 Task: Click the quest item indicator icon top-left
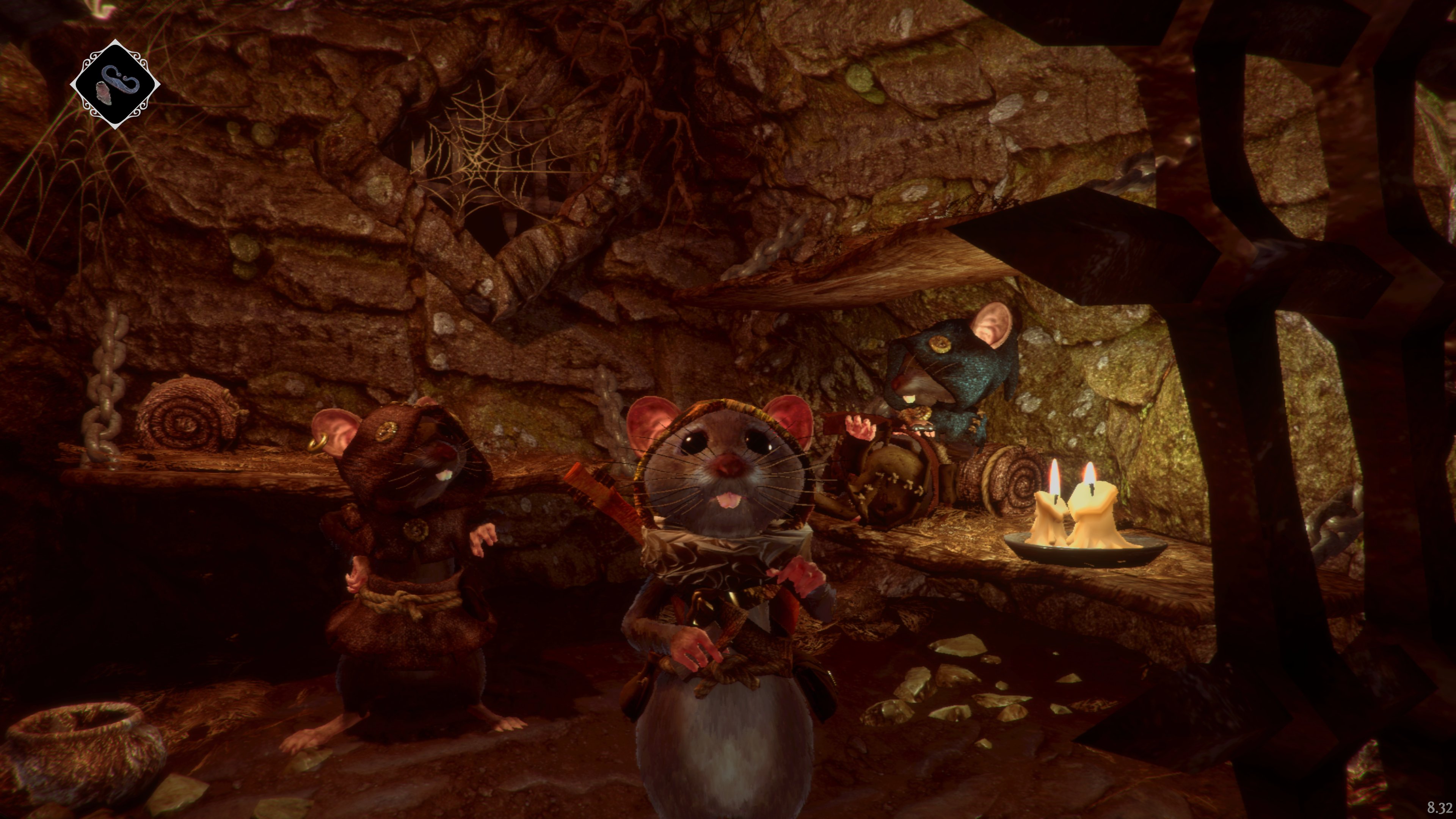tap(116, 79)
